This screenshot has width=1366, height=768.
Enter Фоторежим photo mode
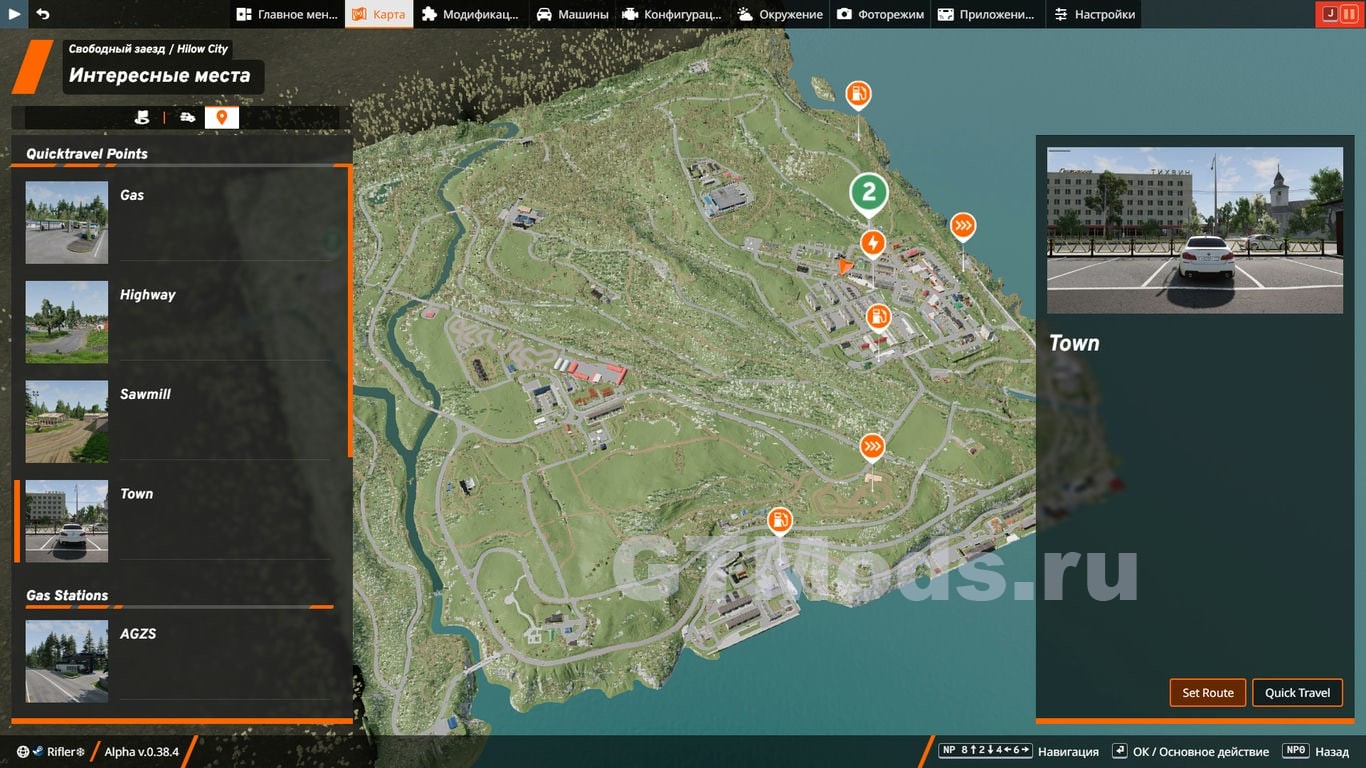coord(880,14)
